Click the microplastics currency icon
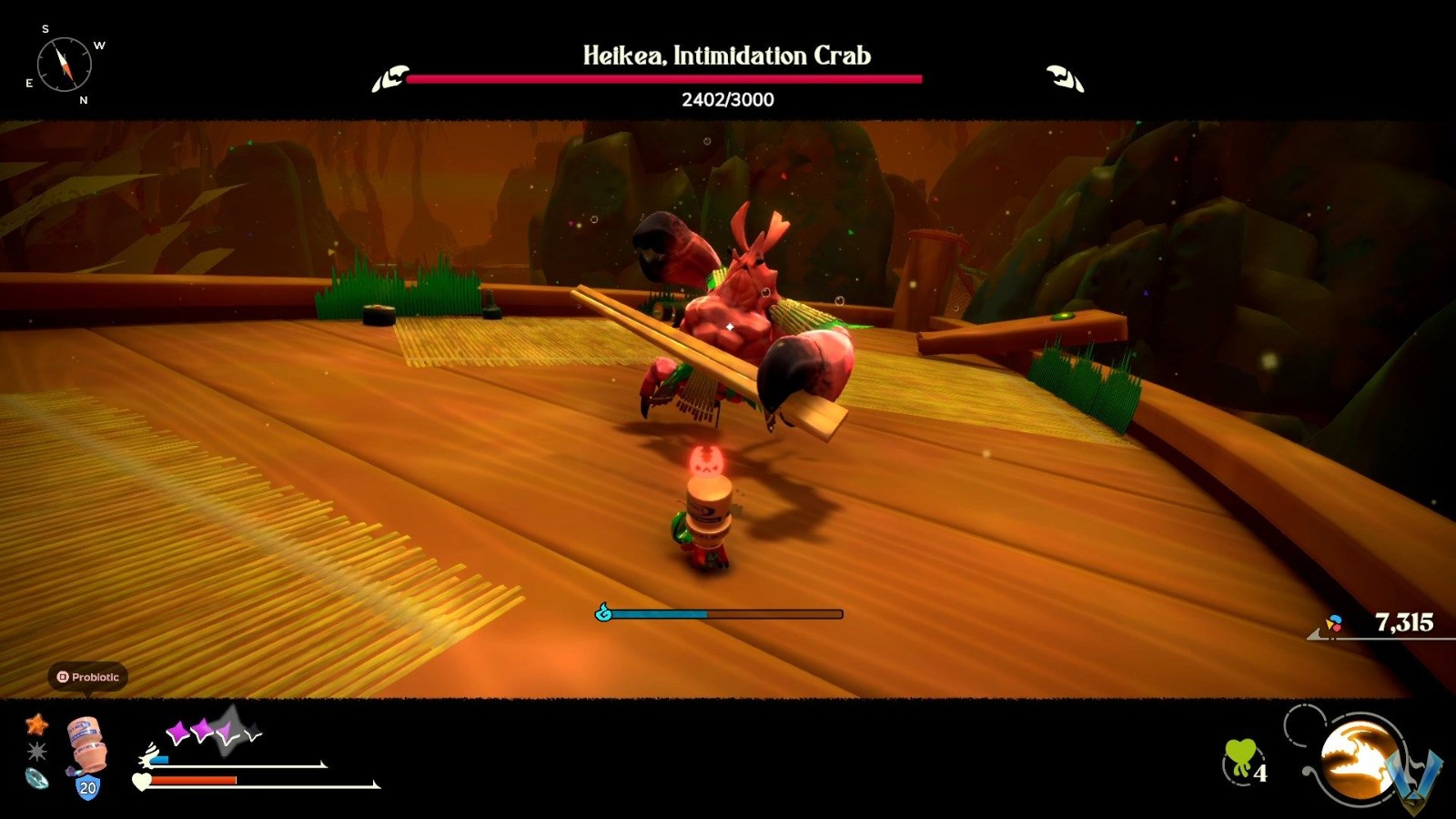Image resolution: width=1456 pixels, height=819 pixels. pyautogui.click(x=1334, y=623)
